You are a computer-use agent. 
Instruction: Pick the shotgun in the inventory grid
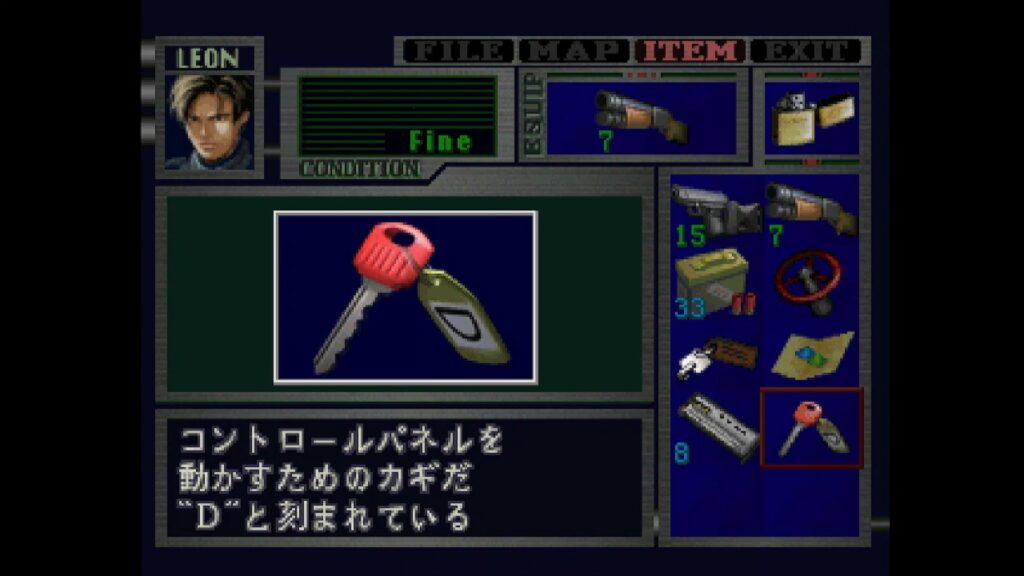point(811,208)
